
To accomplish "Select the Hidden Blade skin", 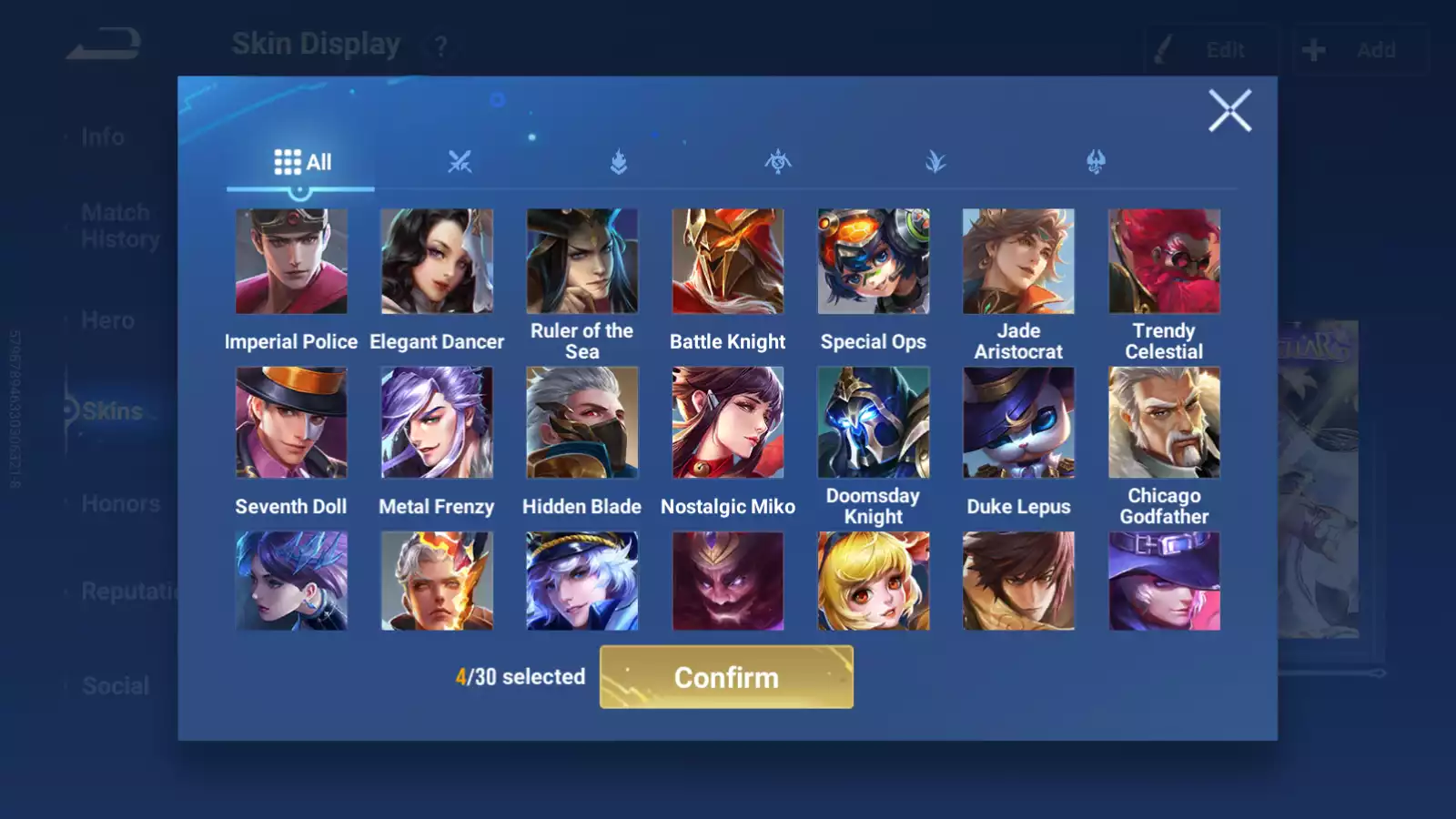I will pyautogui.click(x=582, y=422).
